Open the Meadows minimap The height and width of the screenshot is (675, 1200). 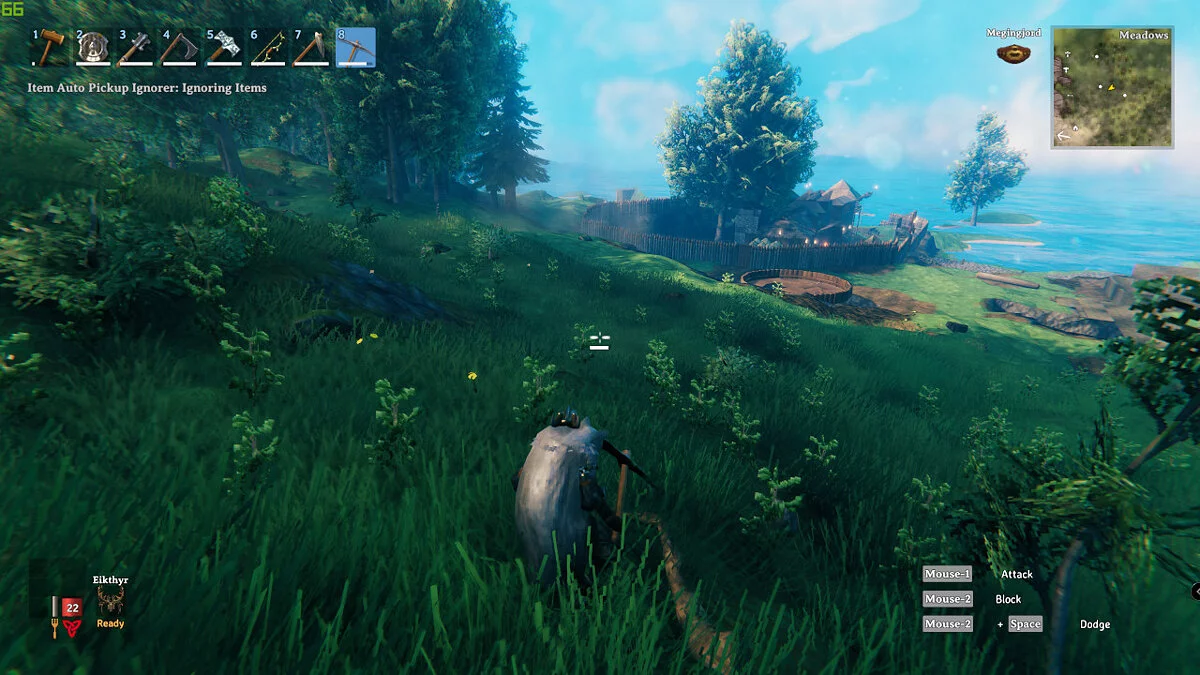pyautogui.click(x=1111, y=88)
